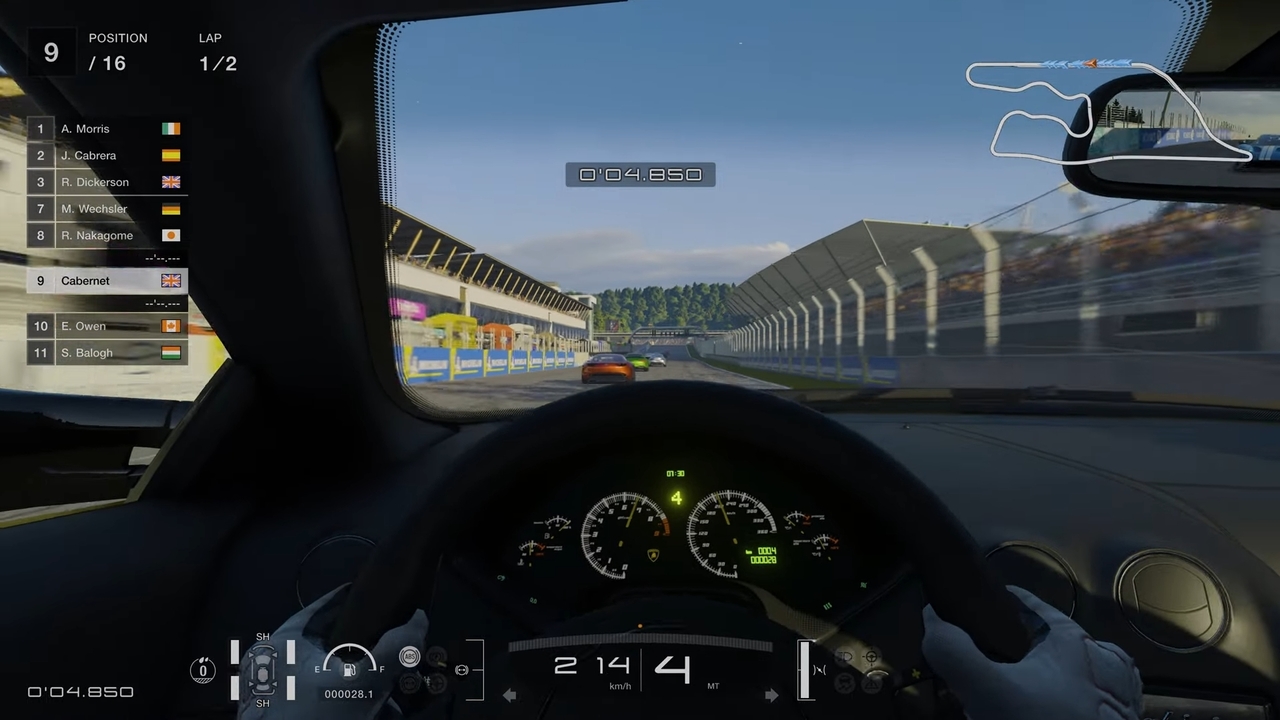This screenshot has width=1280, height=720.
Task: Select the fuel pump icon on the gauge
Action: click(x=350, y=669)
